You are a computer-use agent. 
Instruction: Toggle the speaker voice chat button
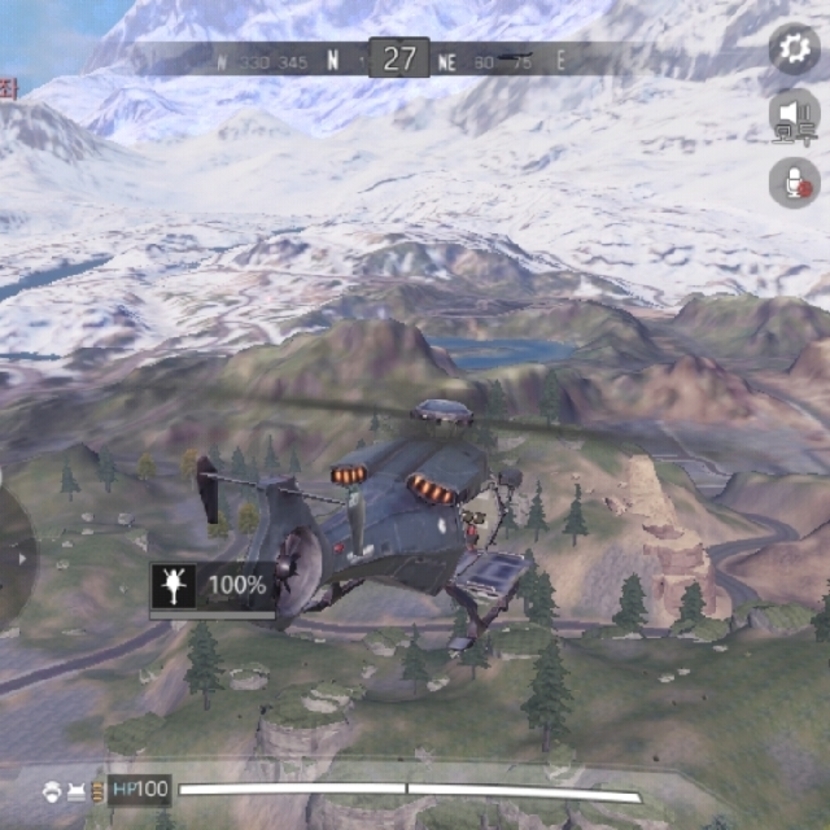[794, 115]
